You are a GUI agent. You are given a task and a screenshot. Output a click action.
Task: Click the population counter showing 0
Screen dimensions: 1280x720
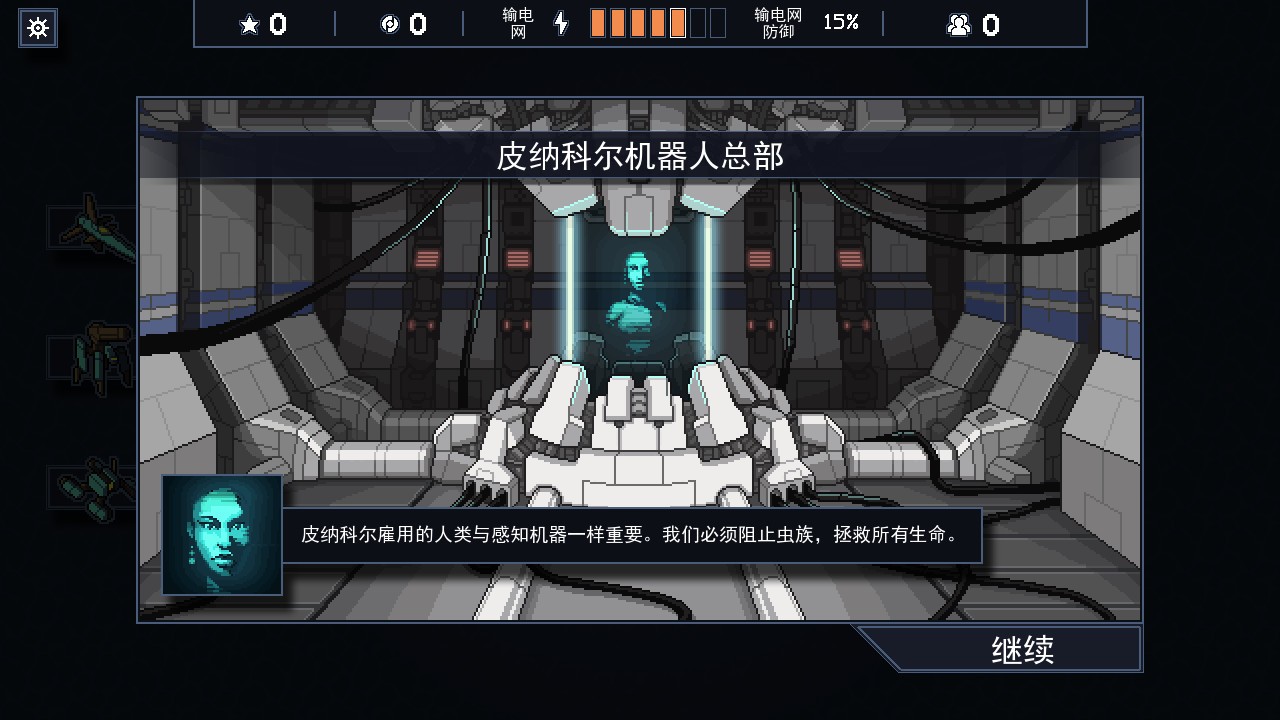click(x=990, y=24)
